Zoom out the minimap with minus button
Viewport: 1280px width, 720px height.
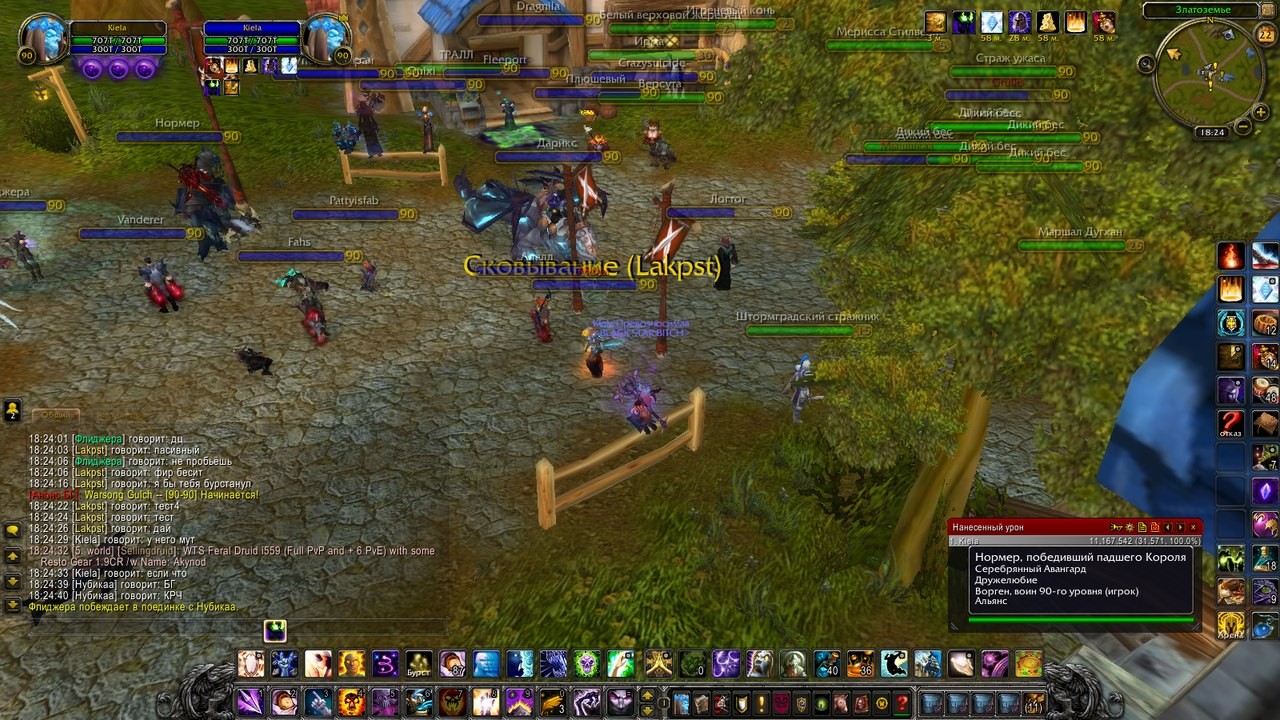[x=1241, y=127]
